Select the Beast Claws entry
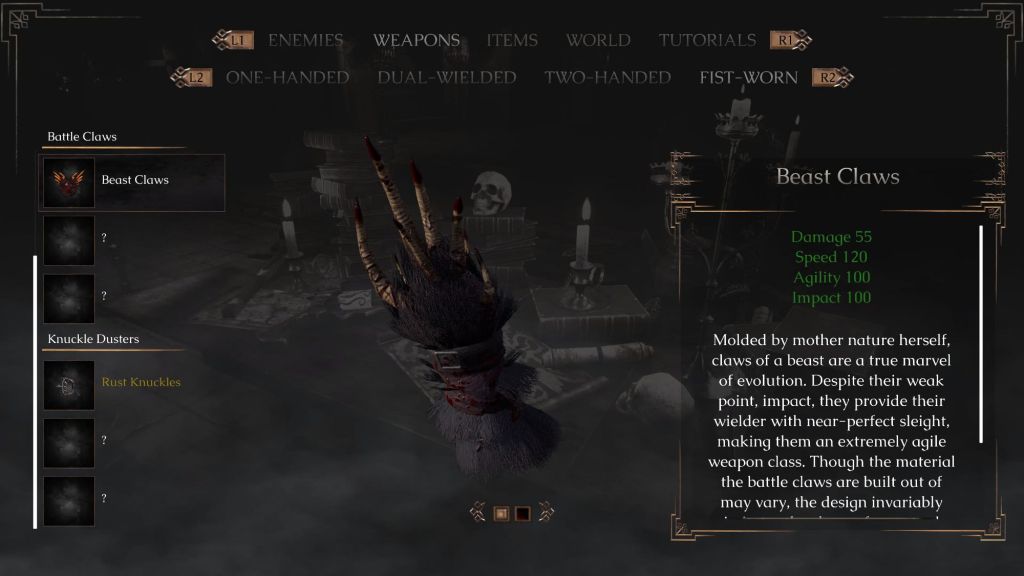 pyautogui.click(x=135, y=181)
